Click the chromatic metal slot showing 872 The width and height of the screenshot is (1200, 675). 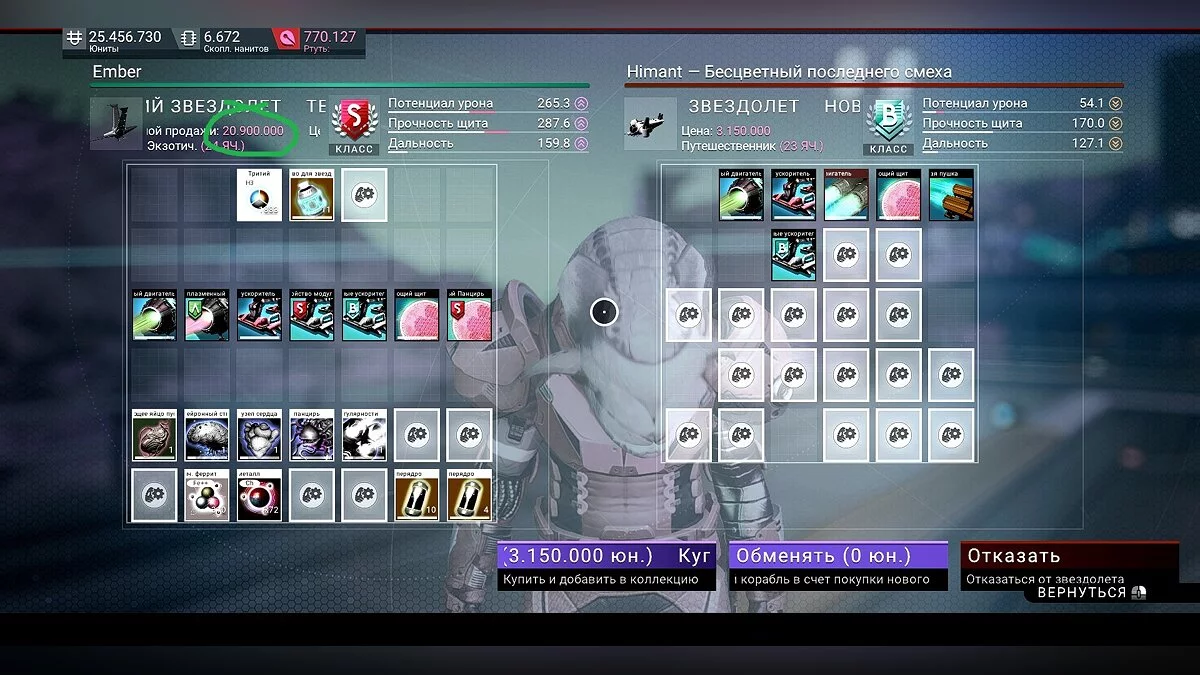[259, 495]
